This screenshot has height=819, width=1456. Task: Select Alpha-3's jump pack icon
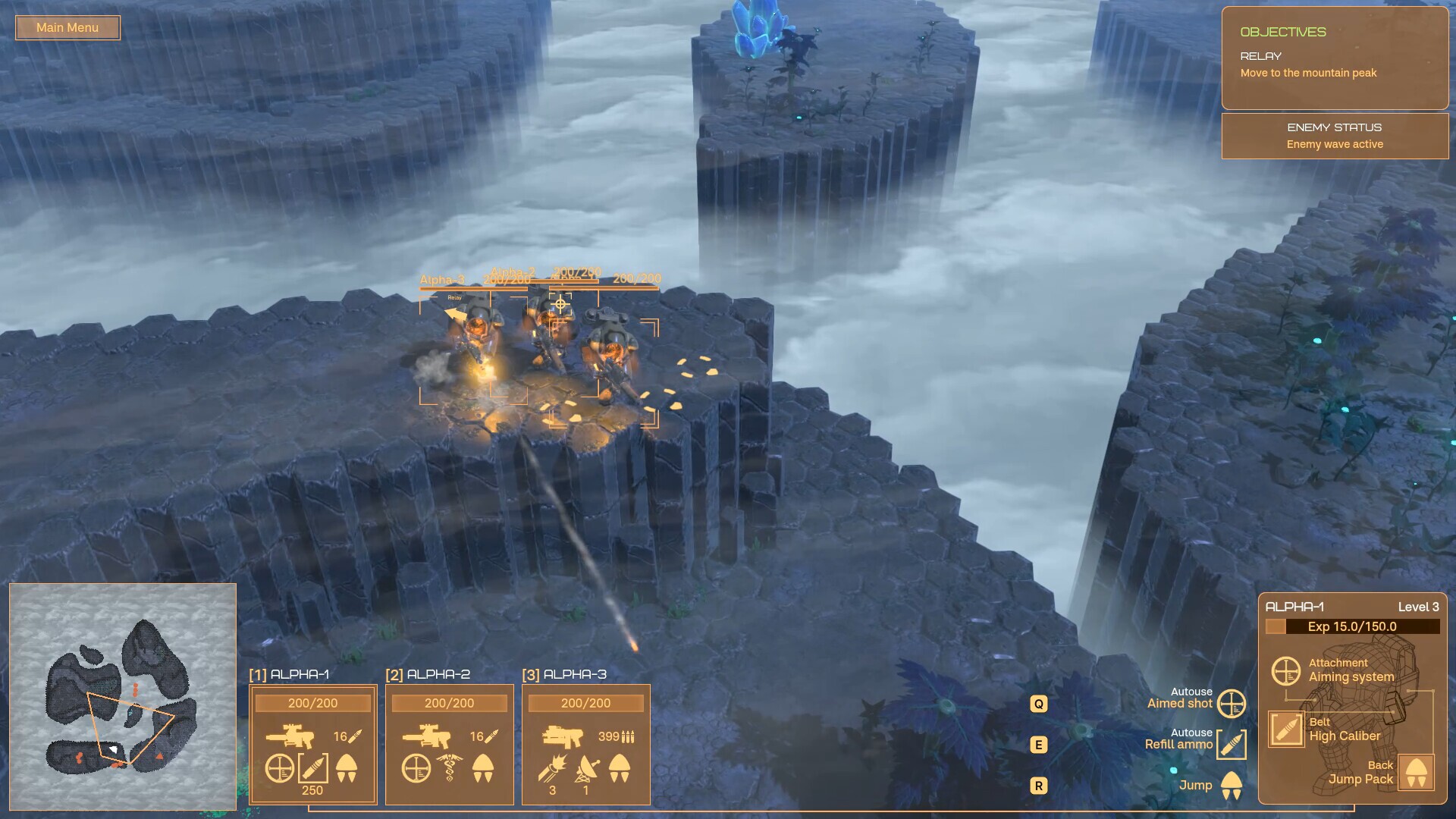click(x=620, y=767)
